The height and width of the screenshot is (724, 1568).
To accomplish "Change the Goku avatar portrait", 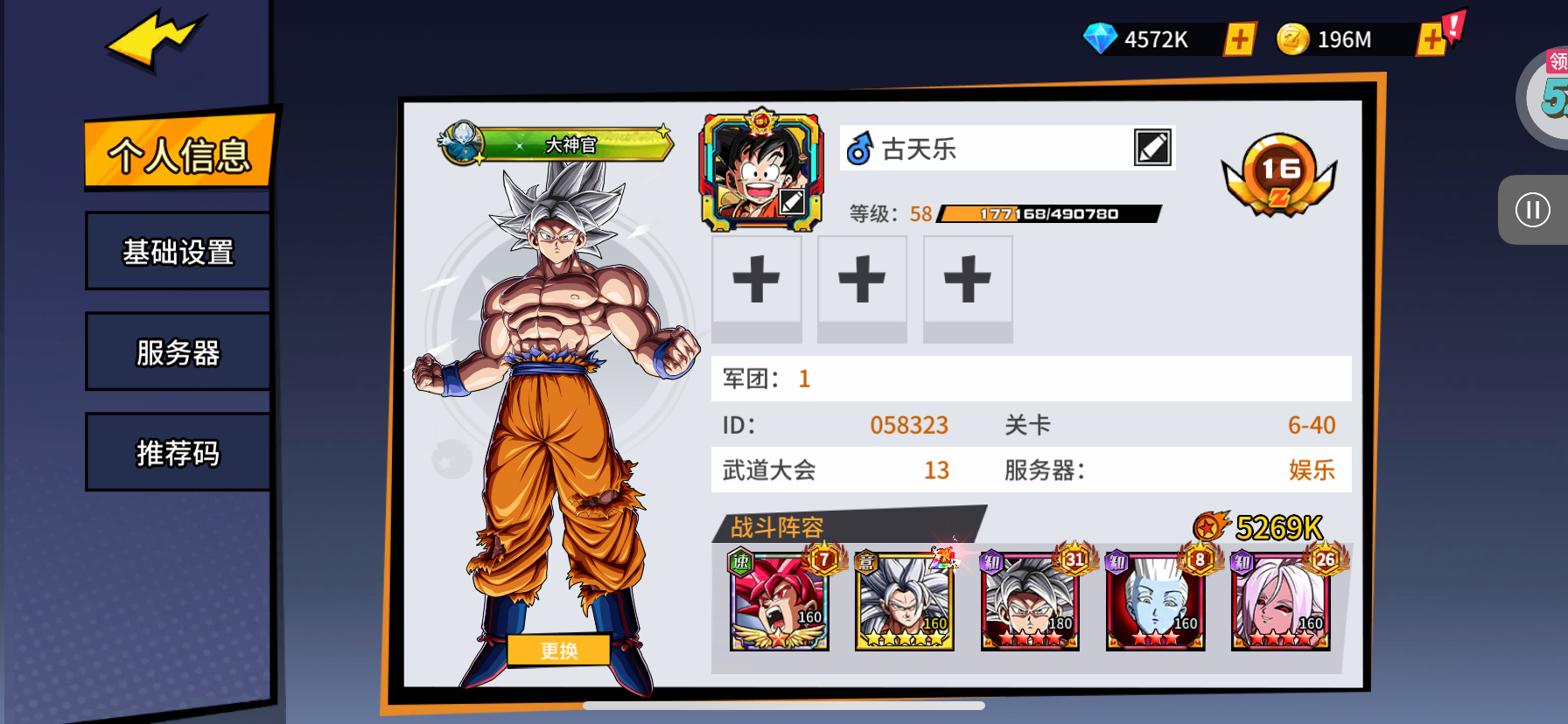I will click(760, 171).
